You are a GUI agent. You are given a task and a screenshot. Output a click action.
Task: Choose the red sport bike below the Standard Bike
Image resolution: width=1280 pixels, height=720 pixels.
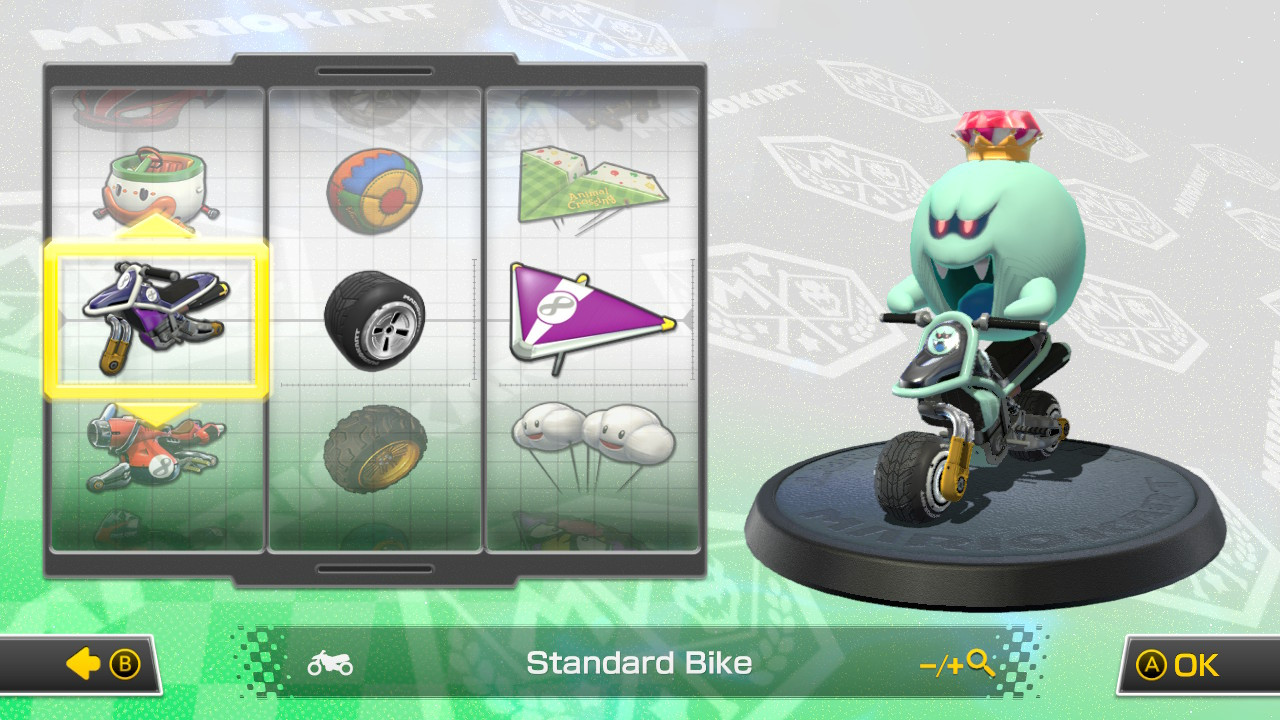coord(155,450)
